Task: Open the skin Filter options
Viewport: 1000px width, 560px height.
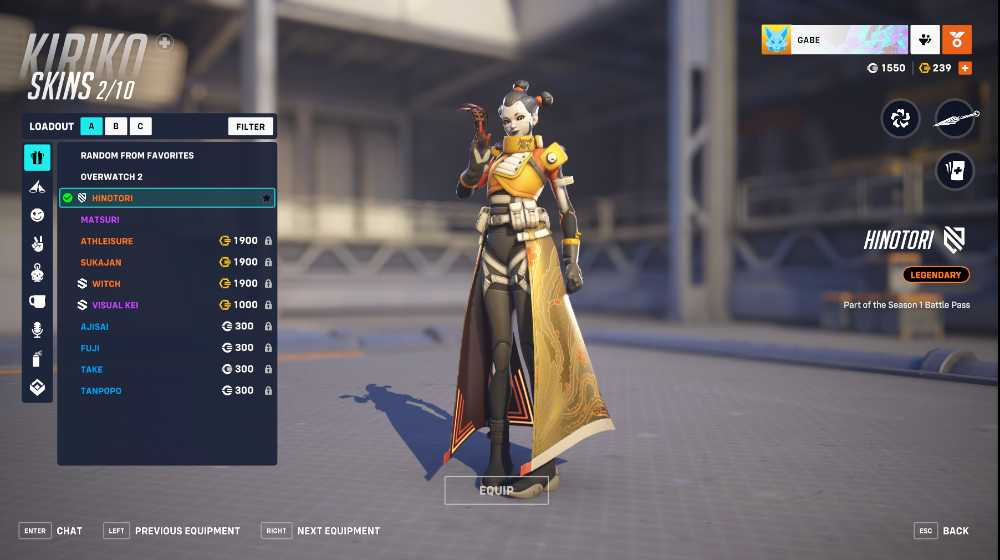Action: 251,127
